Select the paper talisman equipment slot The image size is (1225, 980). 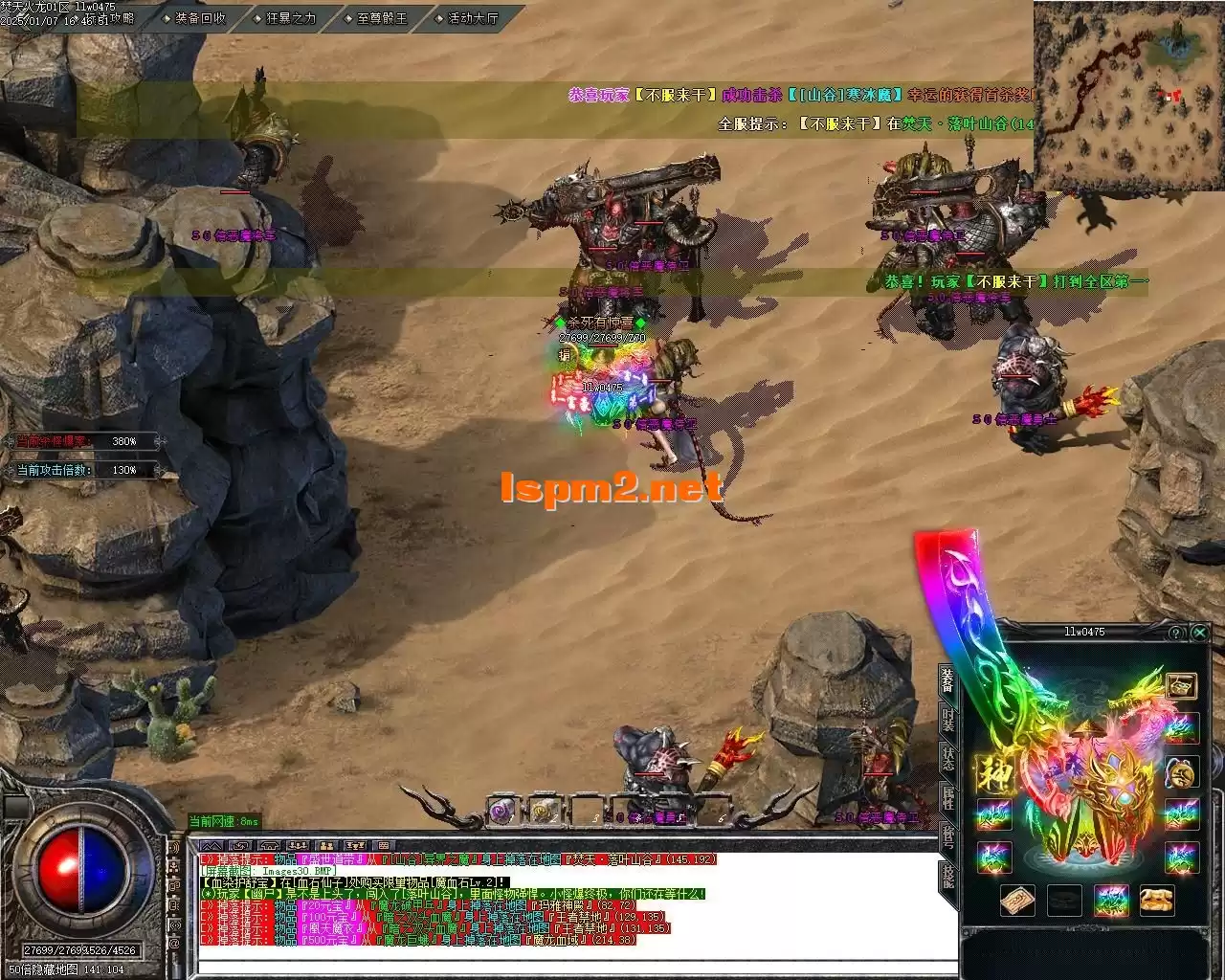click(1017, 901)
